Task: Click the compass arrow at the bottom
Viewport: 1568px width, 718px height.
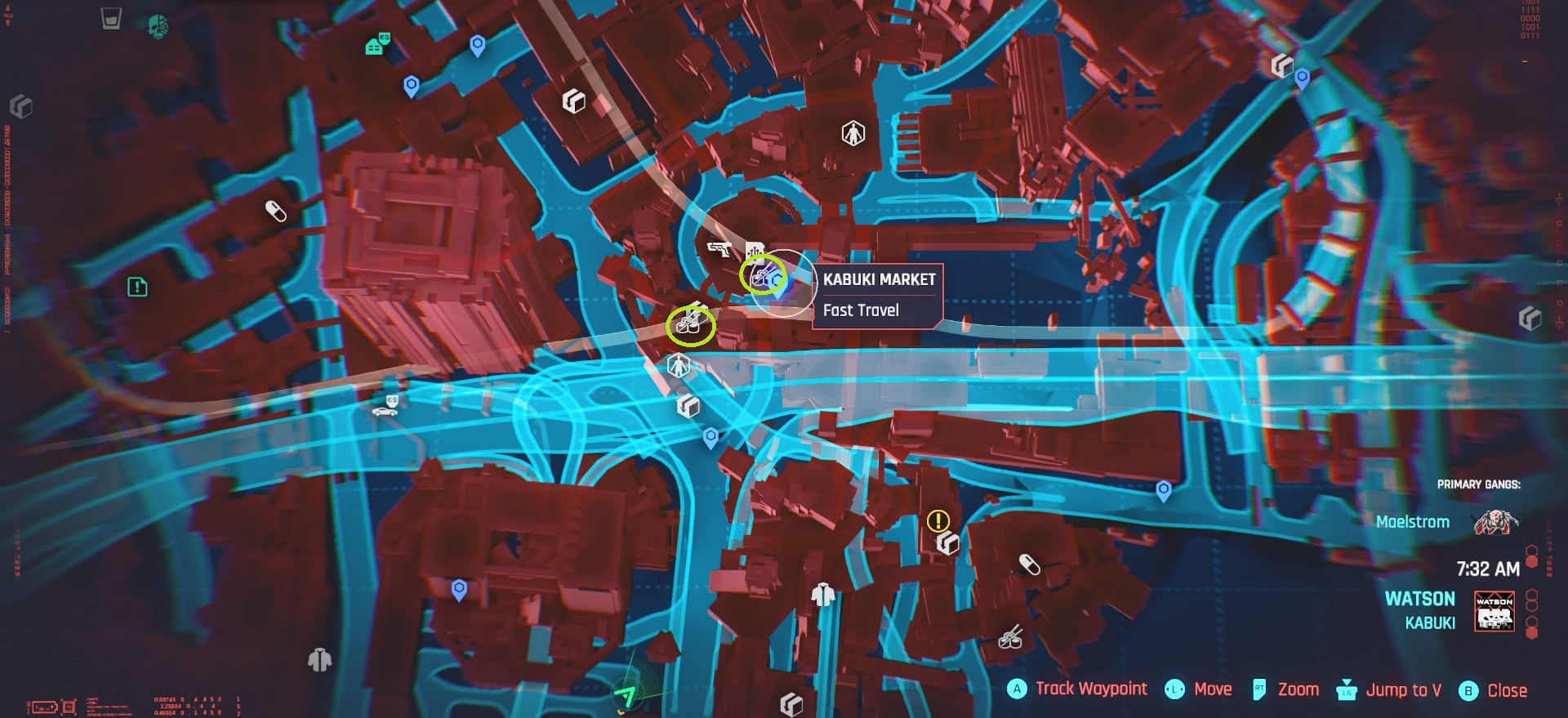Action: point(626,696)
